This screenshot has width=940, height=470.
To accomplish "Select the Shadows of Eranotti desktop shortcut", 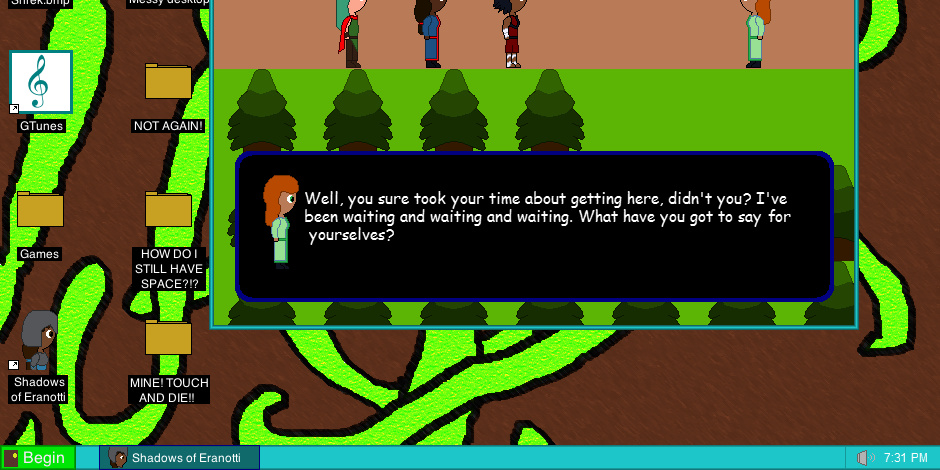I will coord(40,342).
